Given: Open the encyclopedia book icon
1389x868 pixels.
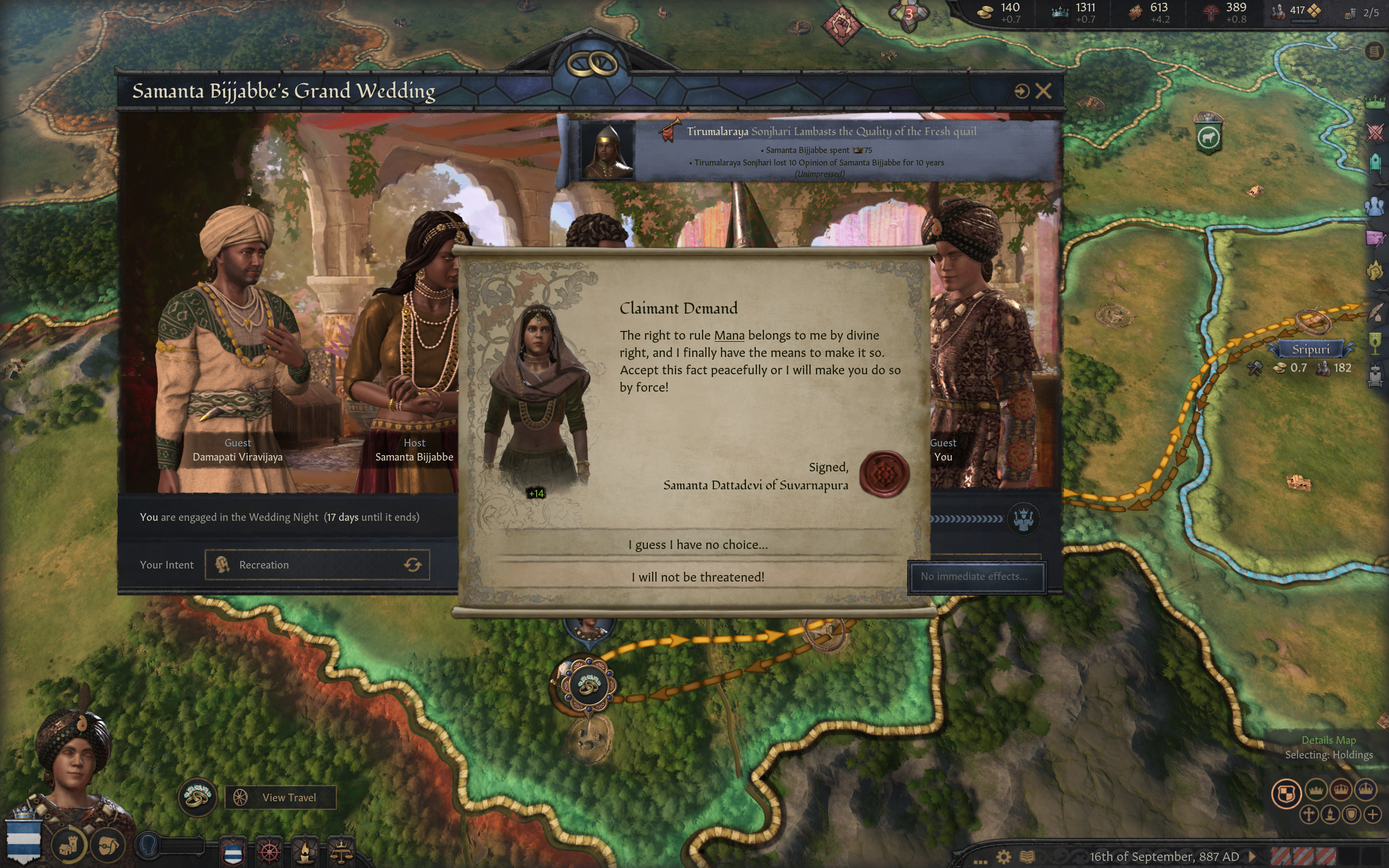Looking at the screenshot, I should [1028, 857].
